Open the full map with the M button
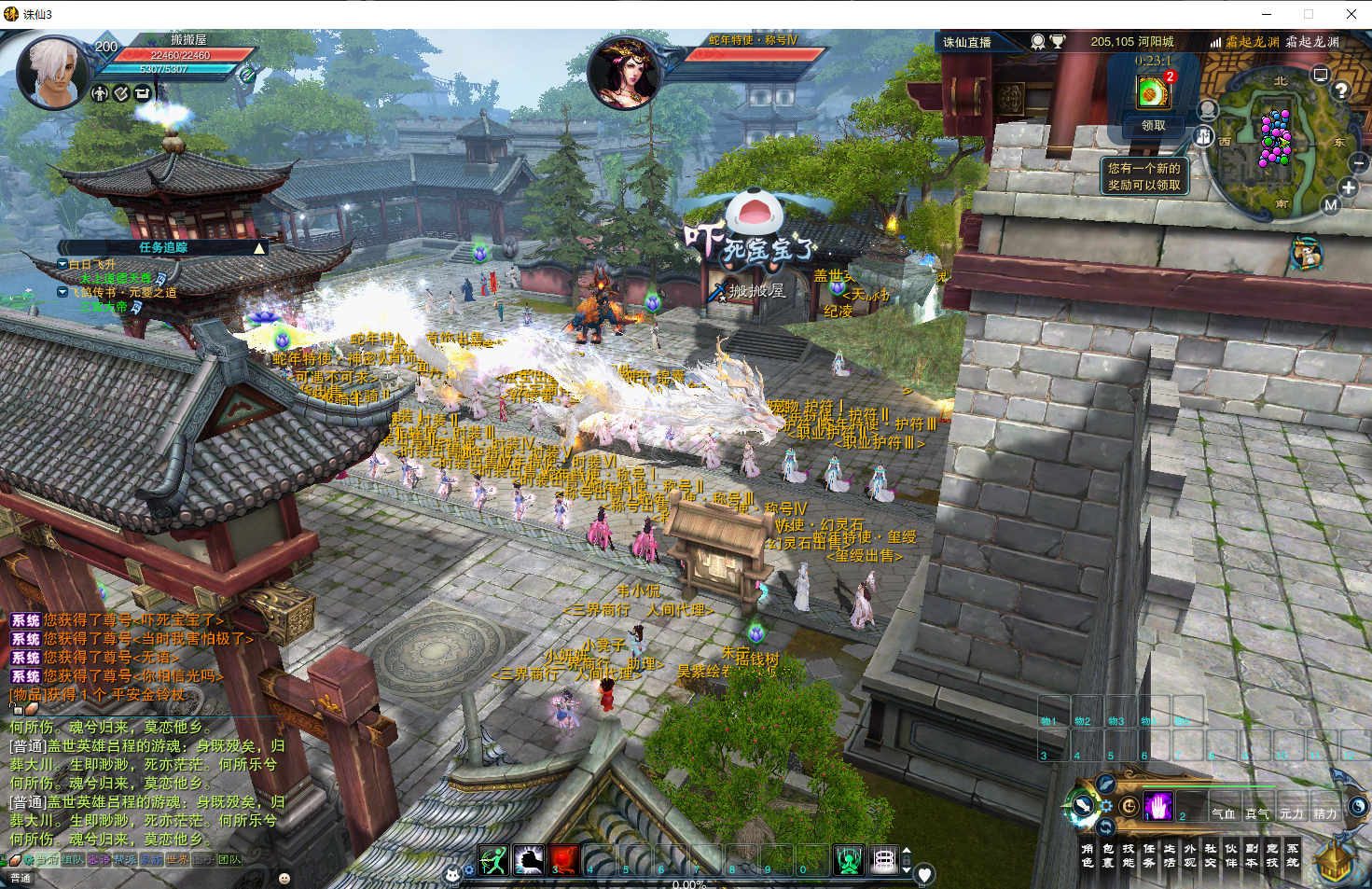This screenshot has height=889, width=1372. (1331, 205)
